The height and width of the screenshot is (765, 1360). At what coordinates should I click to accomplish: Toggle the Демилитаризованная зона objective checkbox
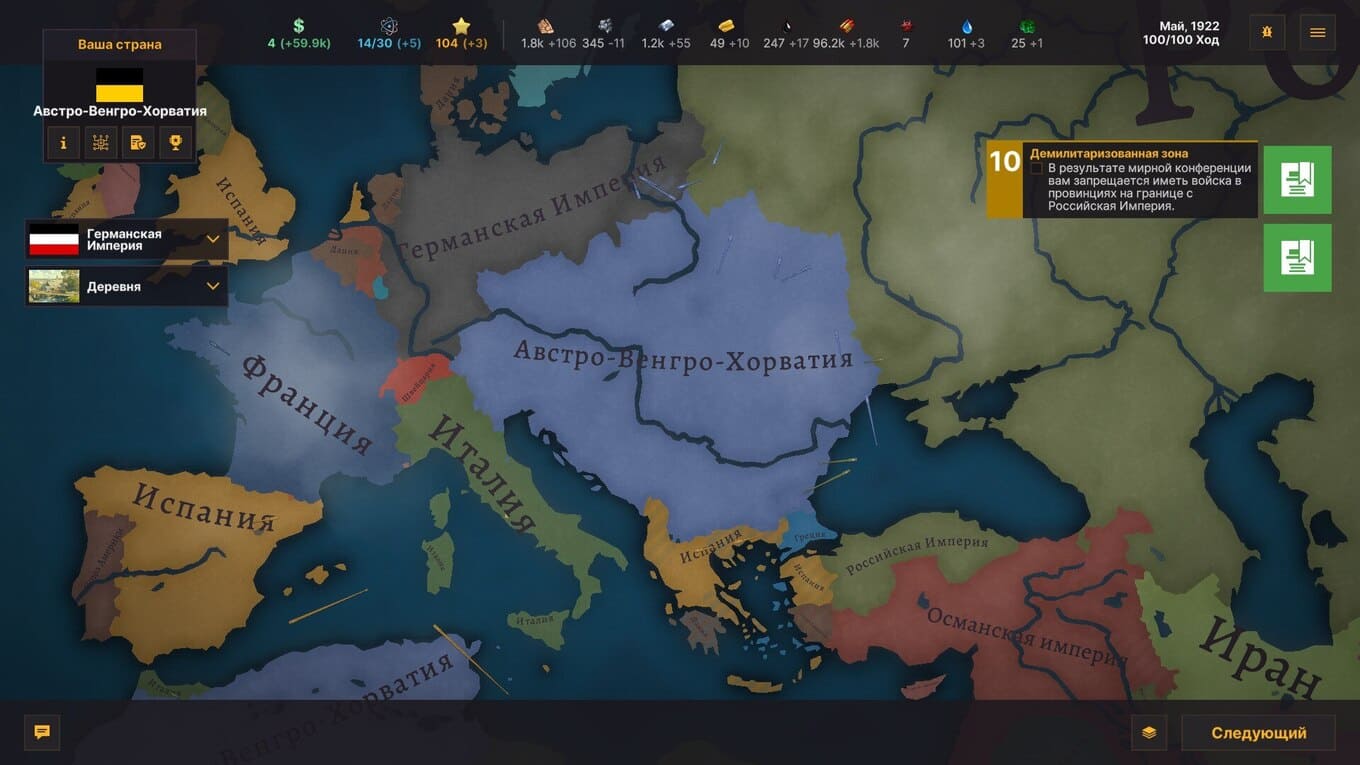tap(1037, 169)
